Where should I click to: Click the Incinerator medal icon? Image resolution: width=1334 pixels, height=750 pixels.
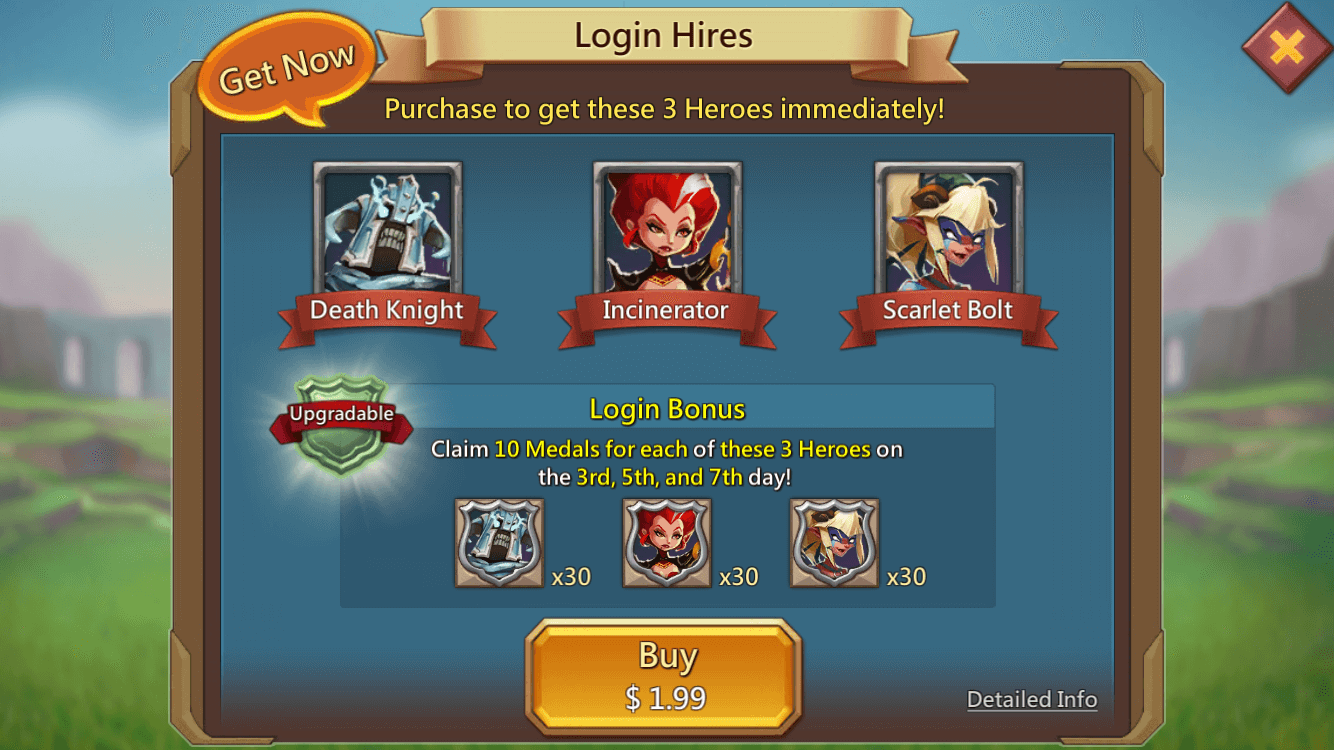tap(667, 542)
